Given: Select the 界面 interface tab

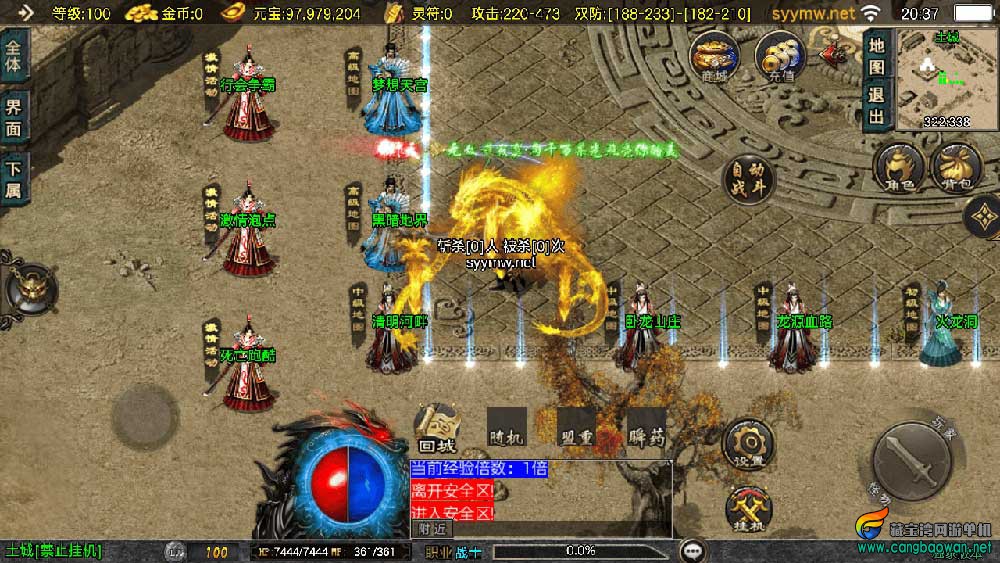Looking at the screenshot, I should click(x=15, y=118).
